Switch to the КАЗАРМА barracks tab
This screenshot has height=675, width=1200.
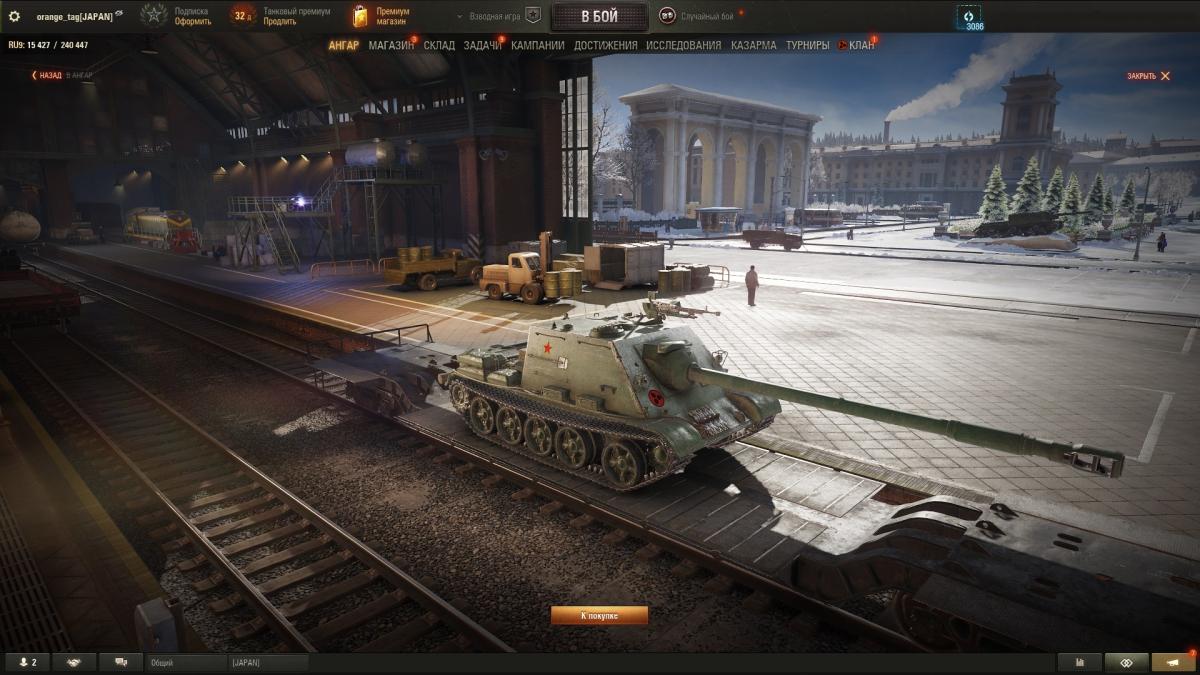pyautogui.click(x=753, y=45)
